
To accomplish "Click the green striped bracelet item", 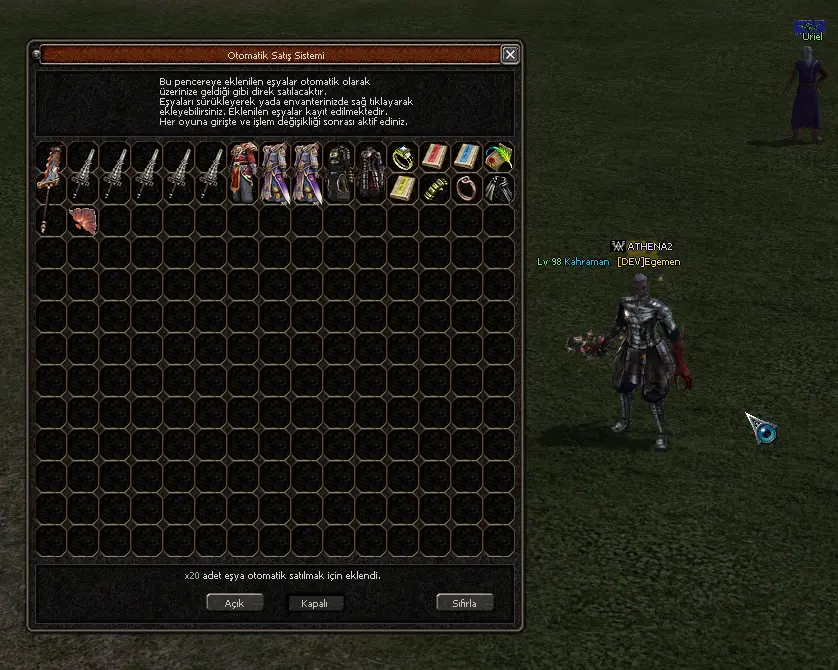I will coord(435,189).
